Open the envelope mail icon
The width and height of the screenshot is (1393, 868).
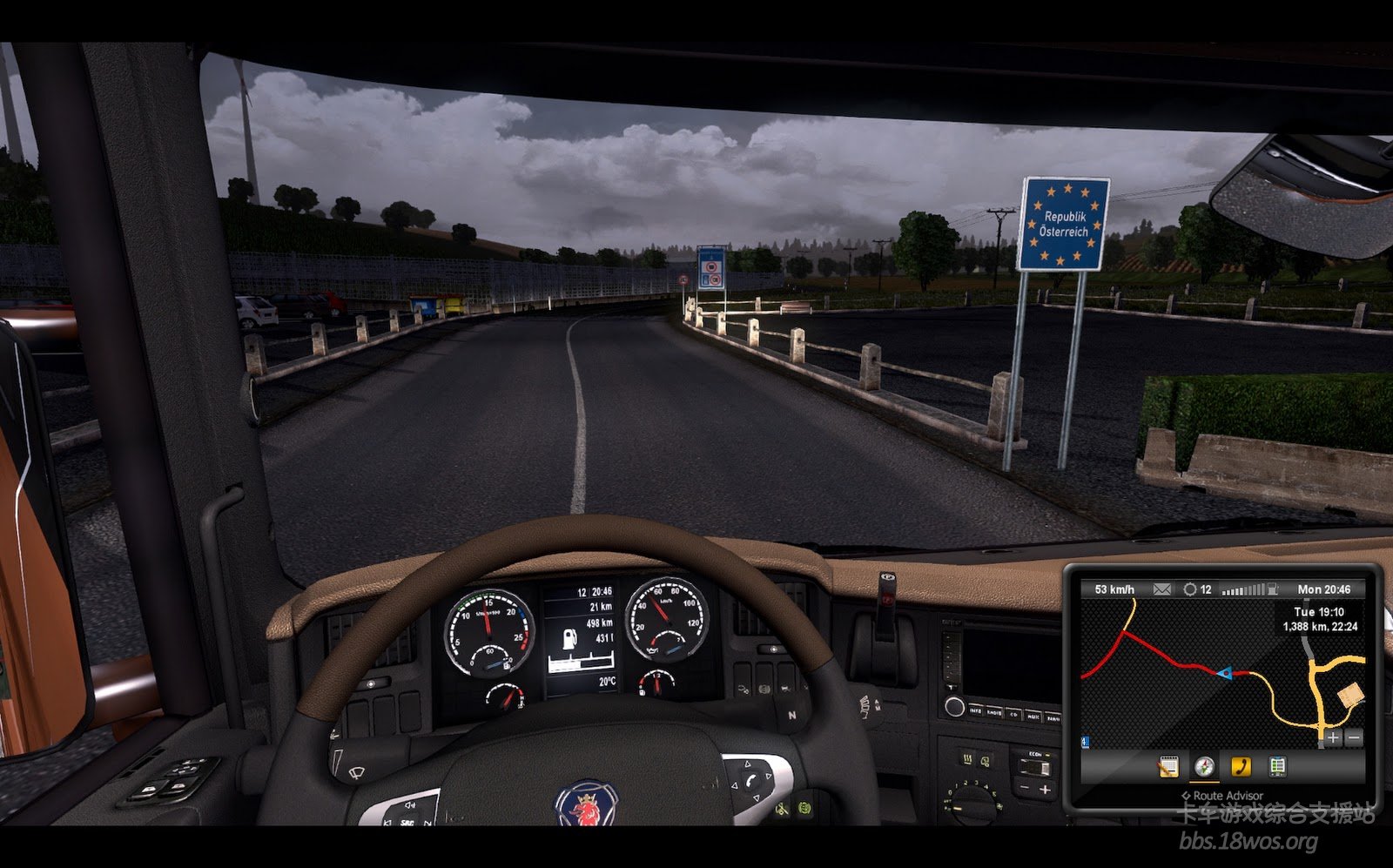(1161, 589)
